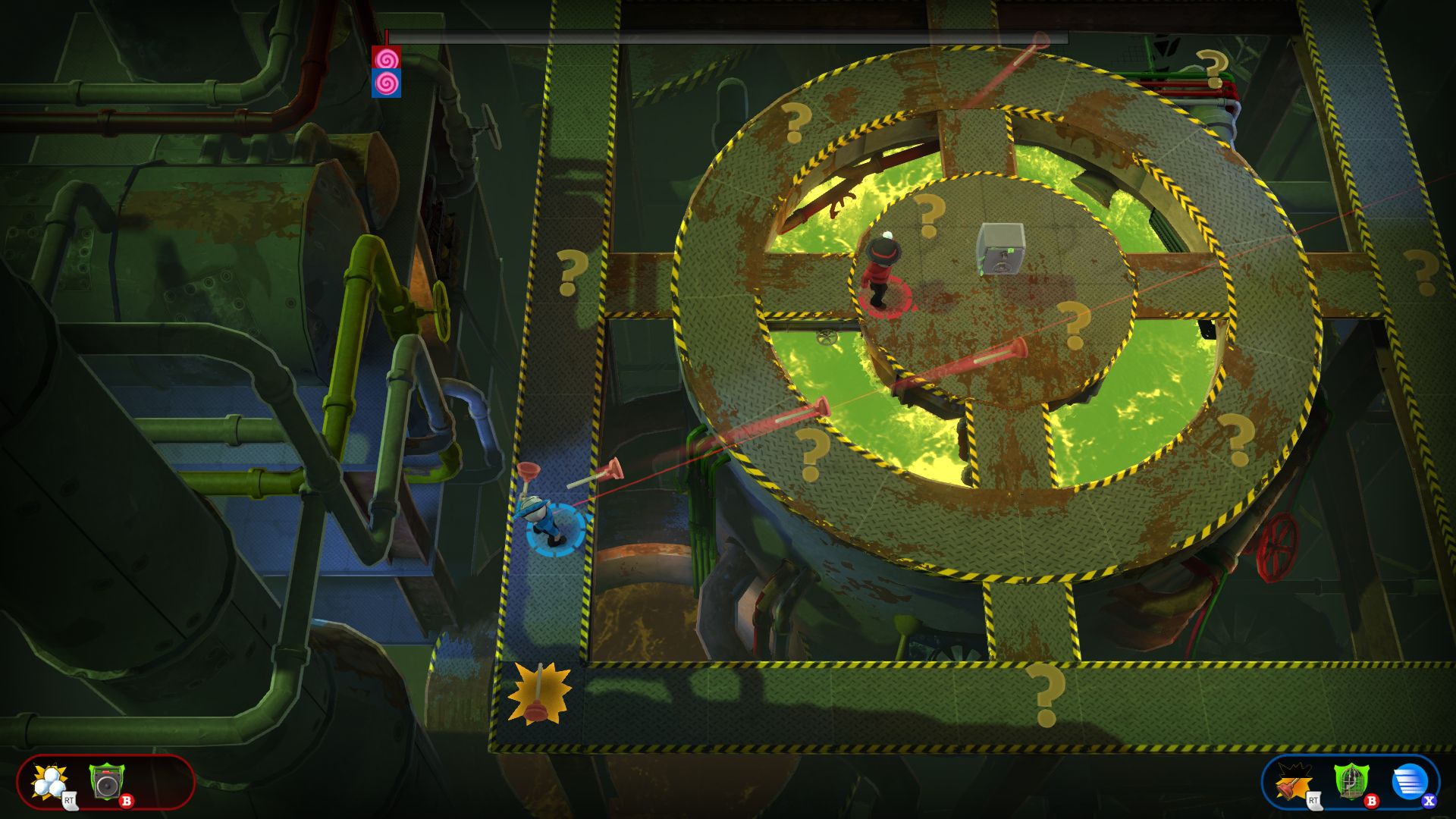The height and width of the screenshot is (819, 1456).
Task: Click the red team swirl marker
Action: [x=386, y=58]
